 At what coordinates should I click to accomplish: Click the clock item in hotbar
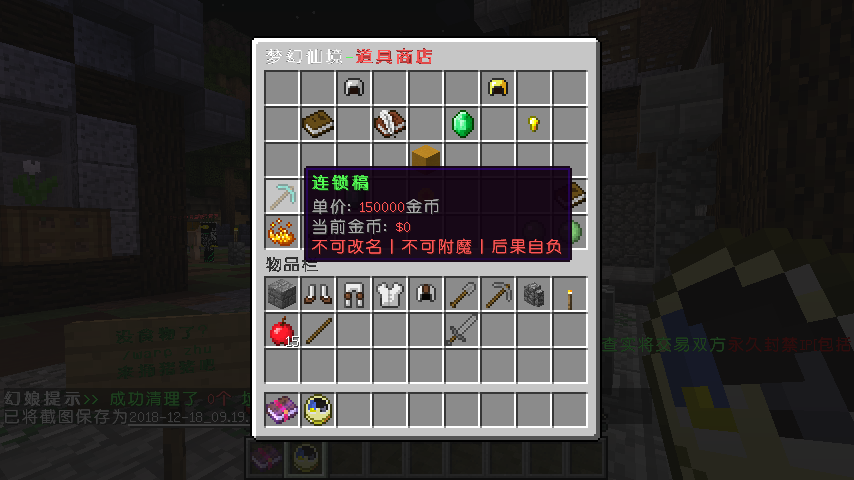[x=318, y=410]
